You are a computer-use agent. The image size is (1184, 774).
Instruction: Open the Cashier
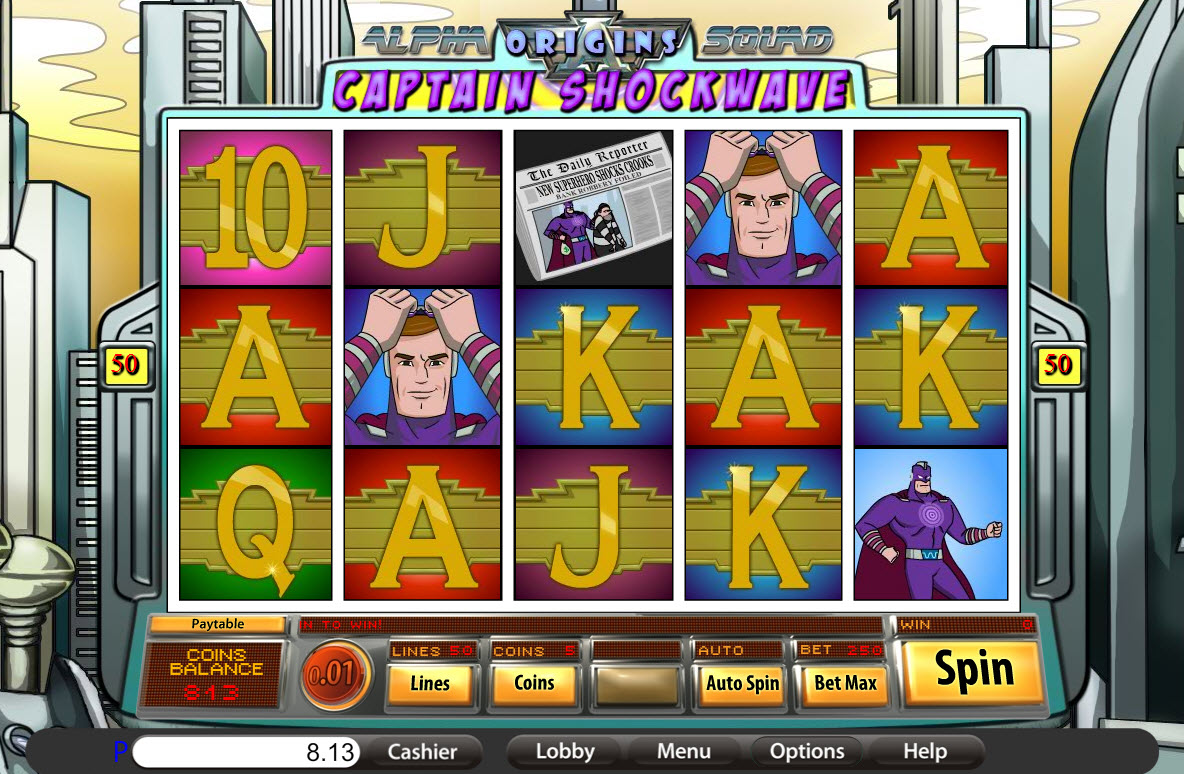[x=422, y=752]
